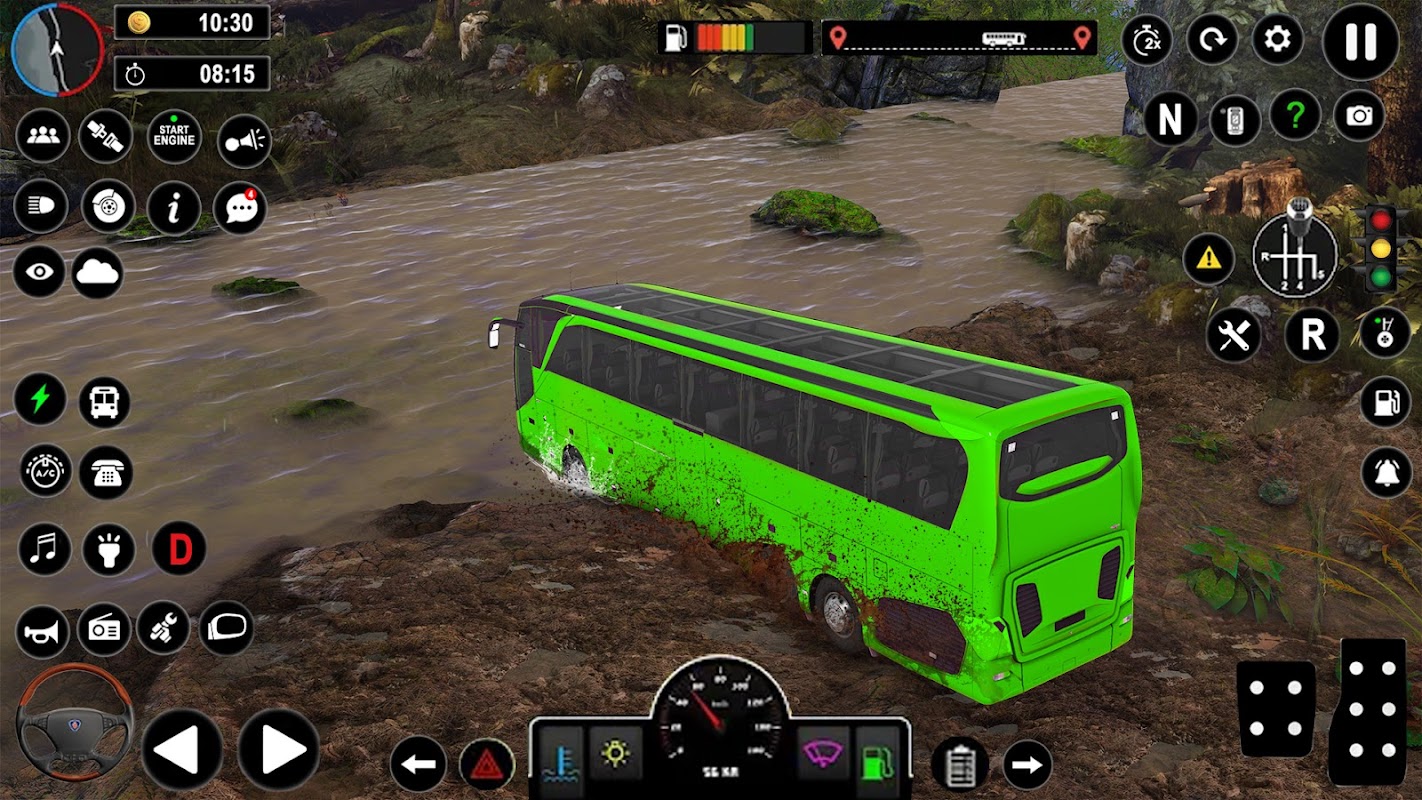Open the repair tools wrench icon
Image resolution: width=1422 pixels, height=800 pixels.
pos(1233,335)
